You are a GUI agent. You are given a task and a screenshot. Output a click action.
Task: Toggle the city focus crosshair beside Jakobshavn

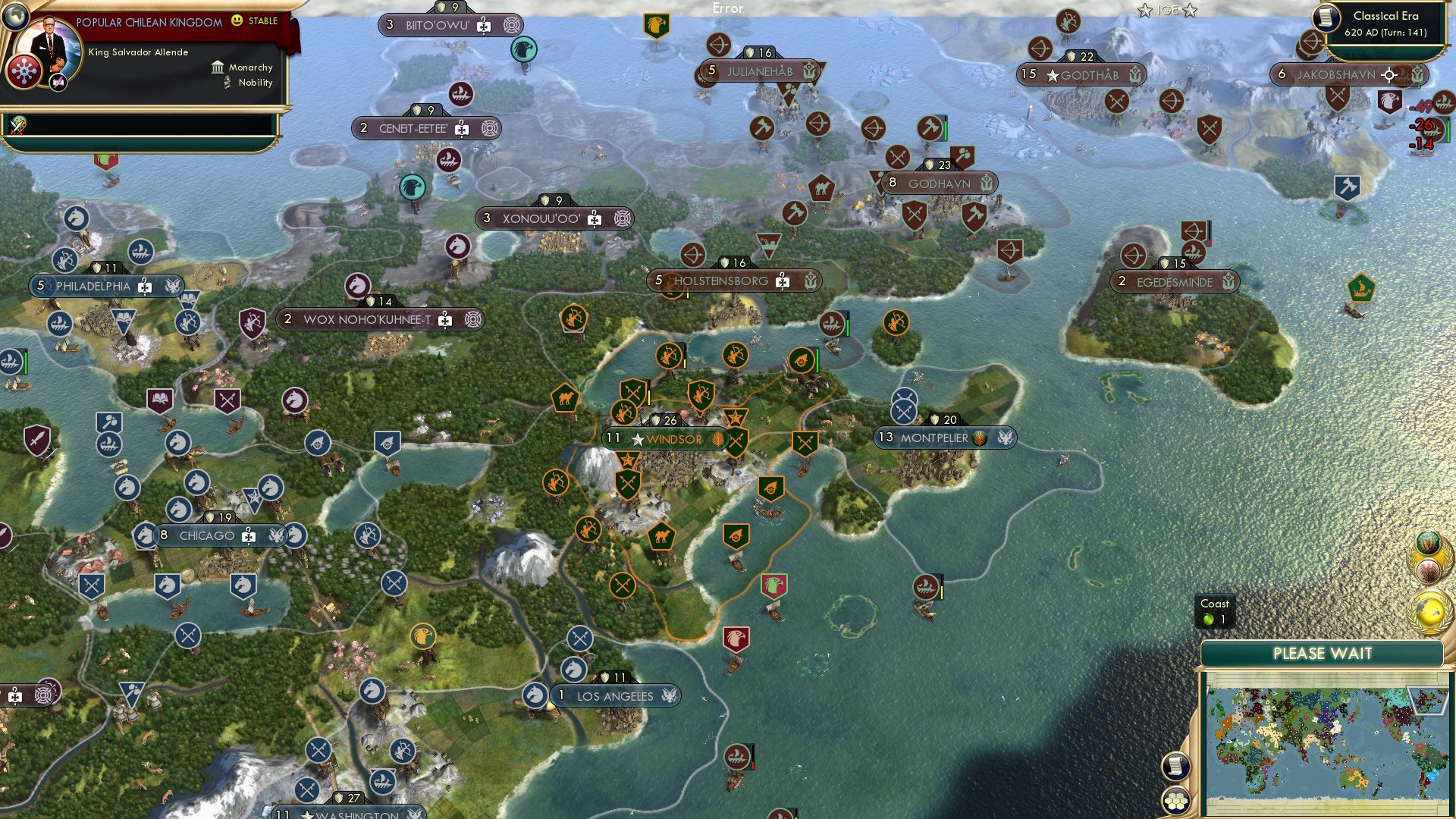(1389, 76)
